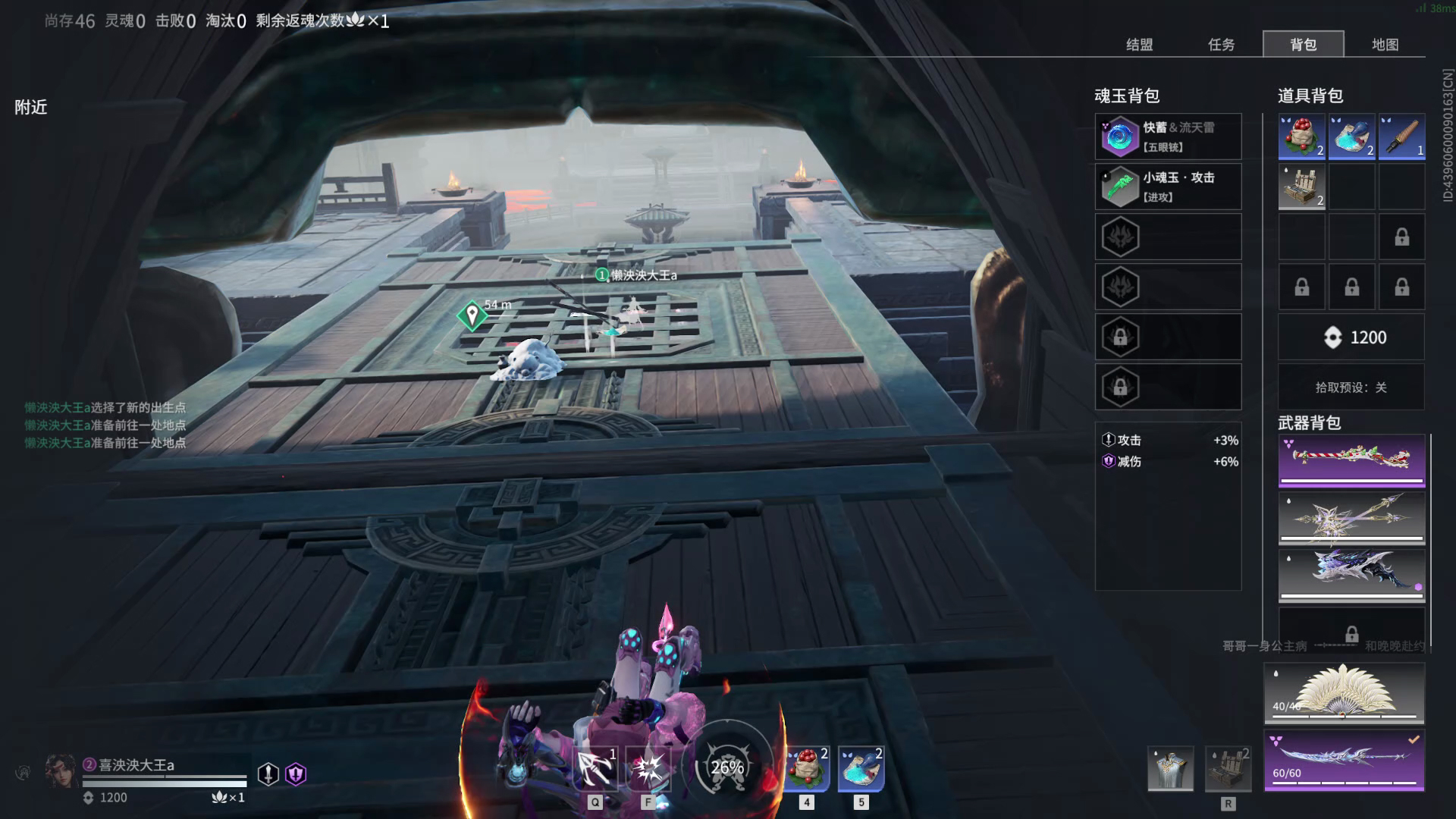Click the brush item in item bag
The height and width of the screenshot is (819, 1456).
pos(1401,136)
